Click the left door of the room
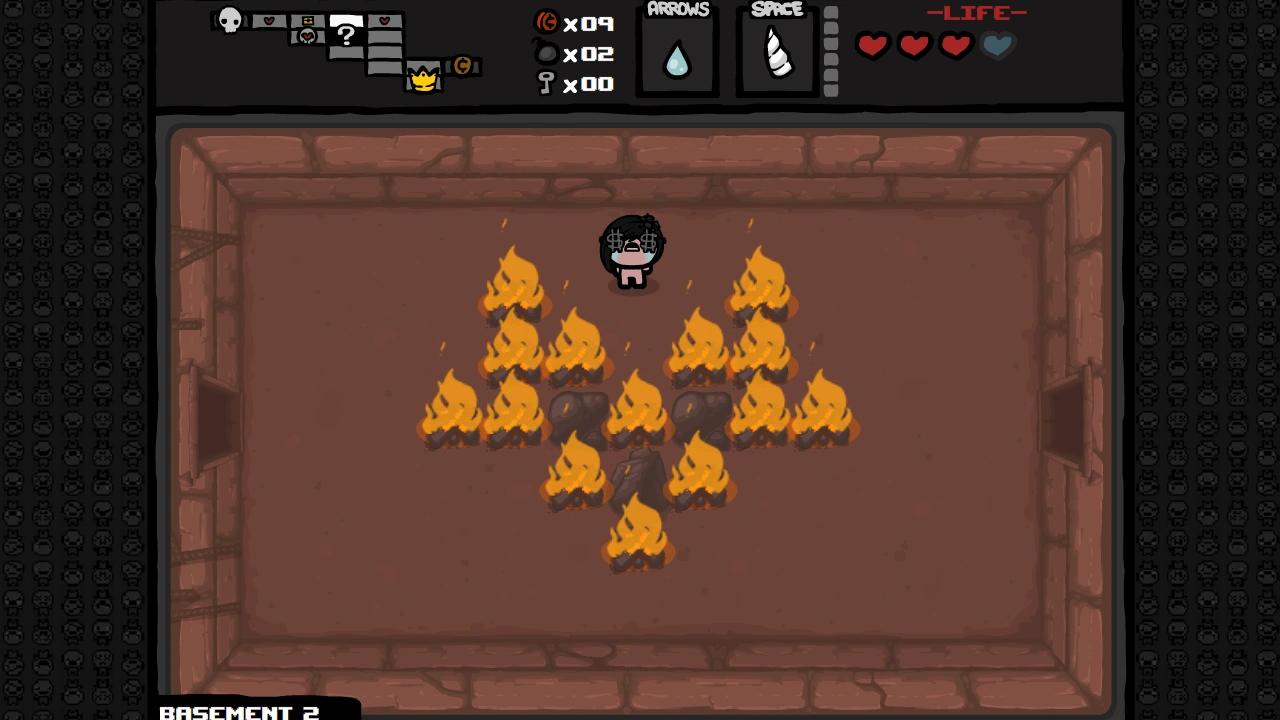The image size is (1280, 720). [x=213, y=420]
